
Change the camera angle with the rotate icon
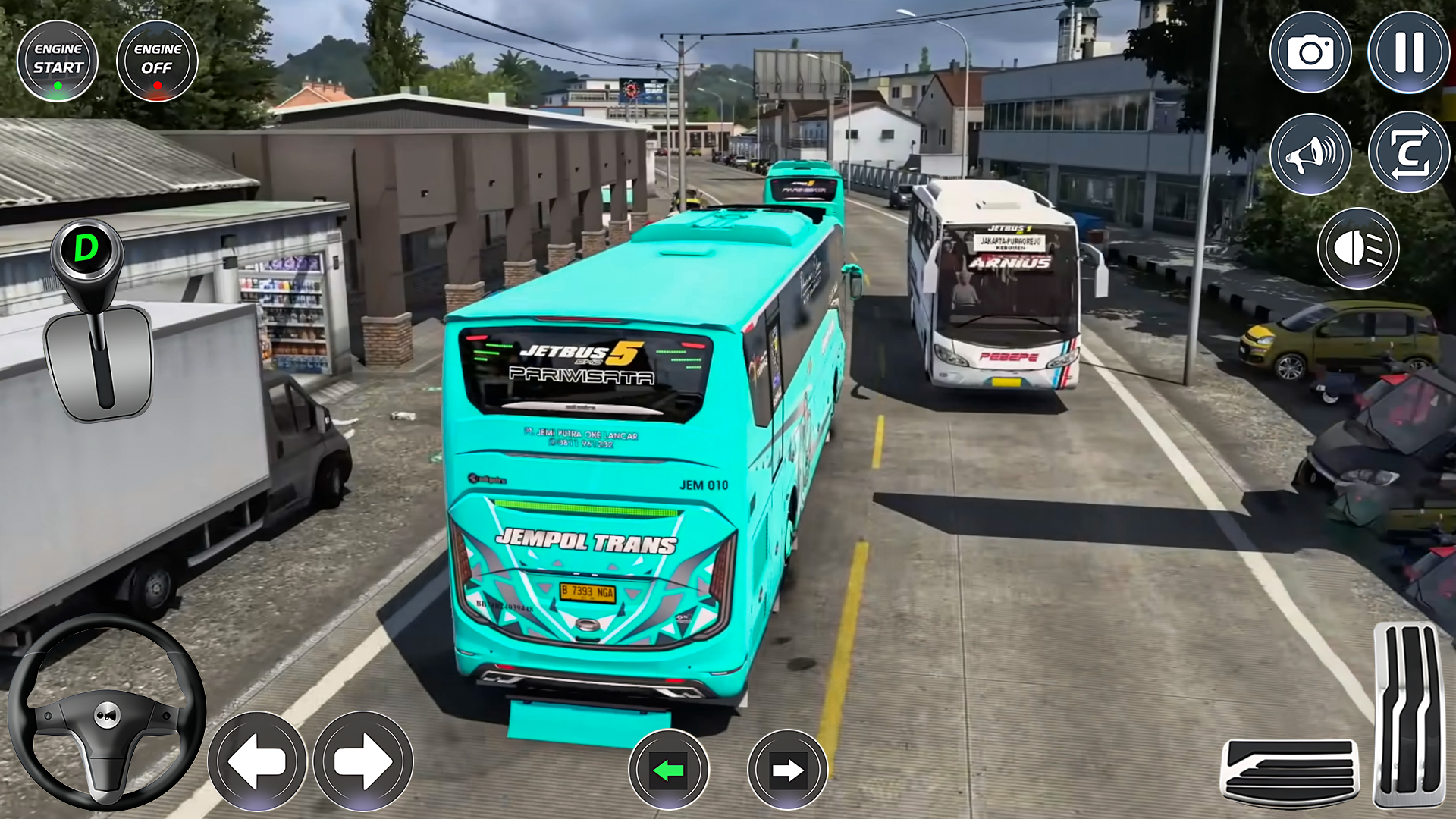(1407, 151)
